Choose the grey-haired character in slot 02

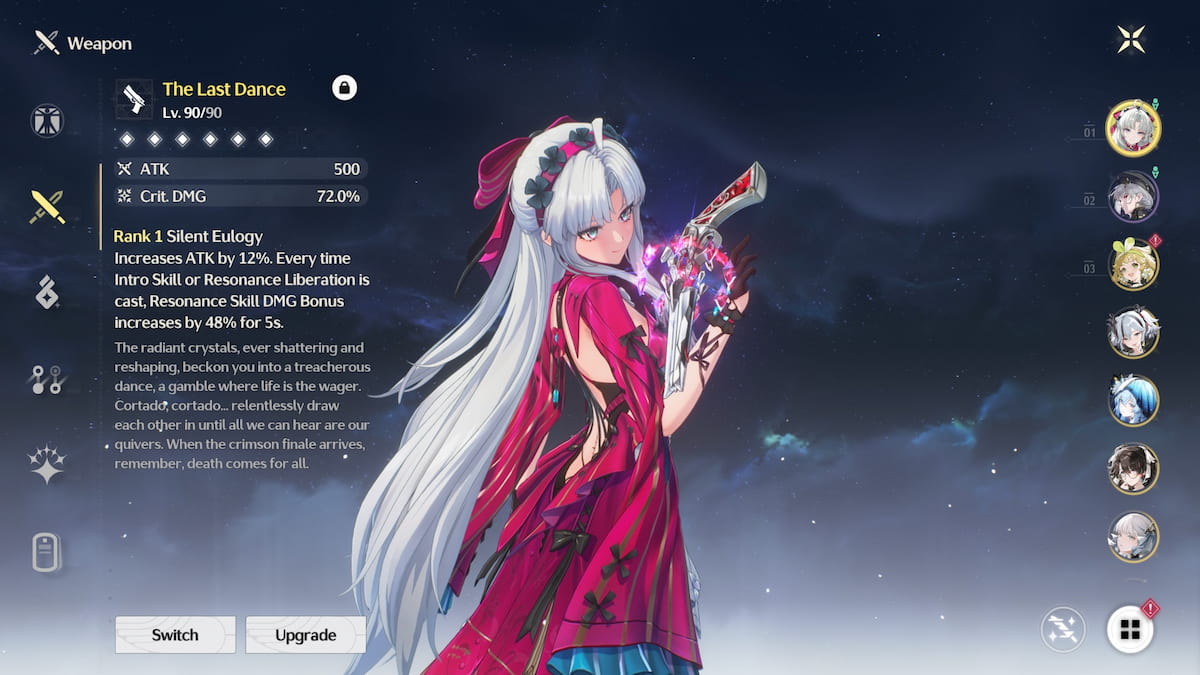(1133, 196)
